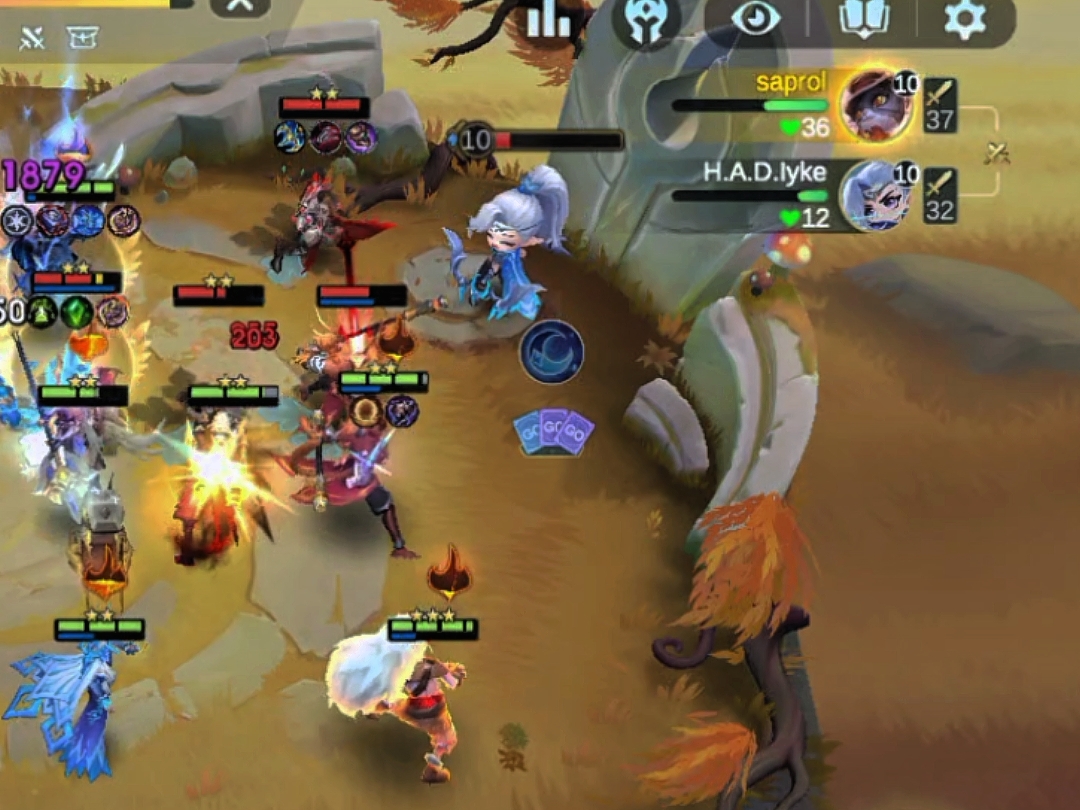
Task: Open the settings gear menu
Action: click(x=964, y=19)
